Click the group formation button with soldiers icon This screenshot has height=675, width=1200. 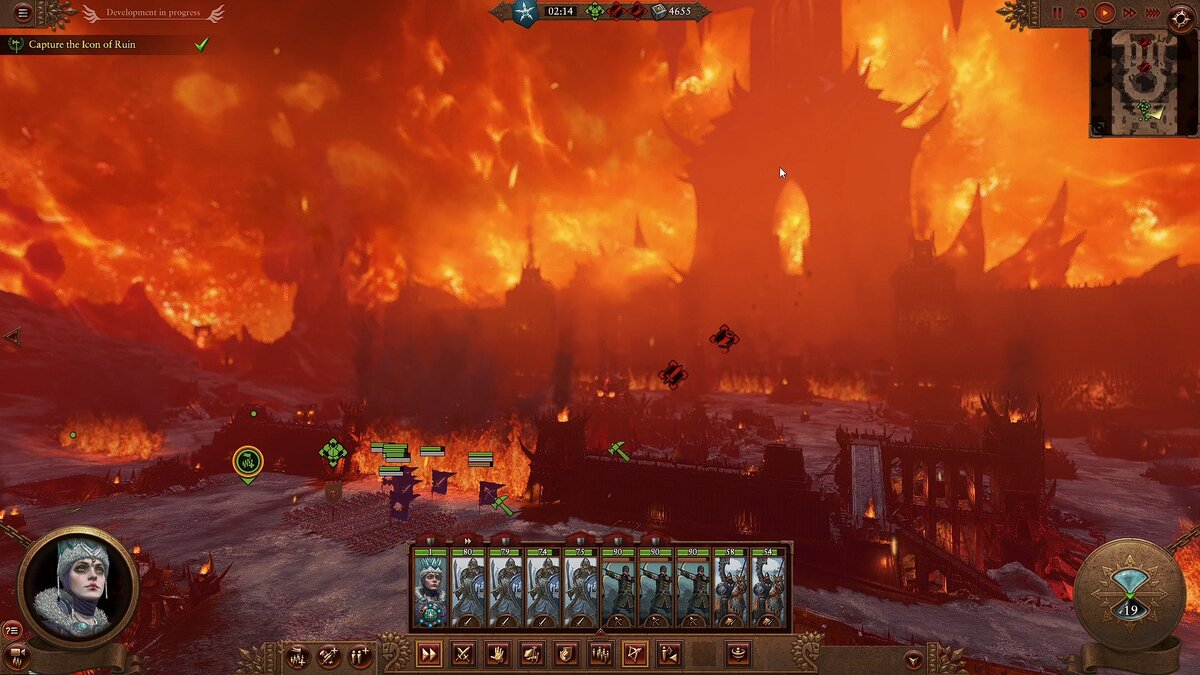click(600, 655)
